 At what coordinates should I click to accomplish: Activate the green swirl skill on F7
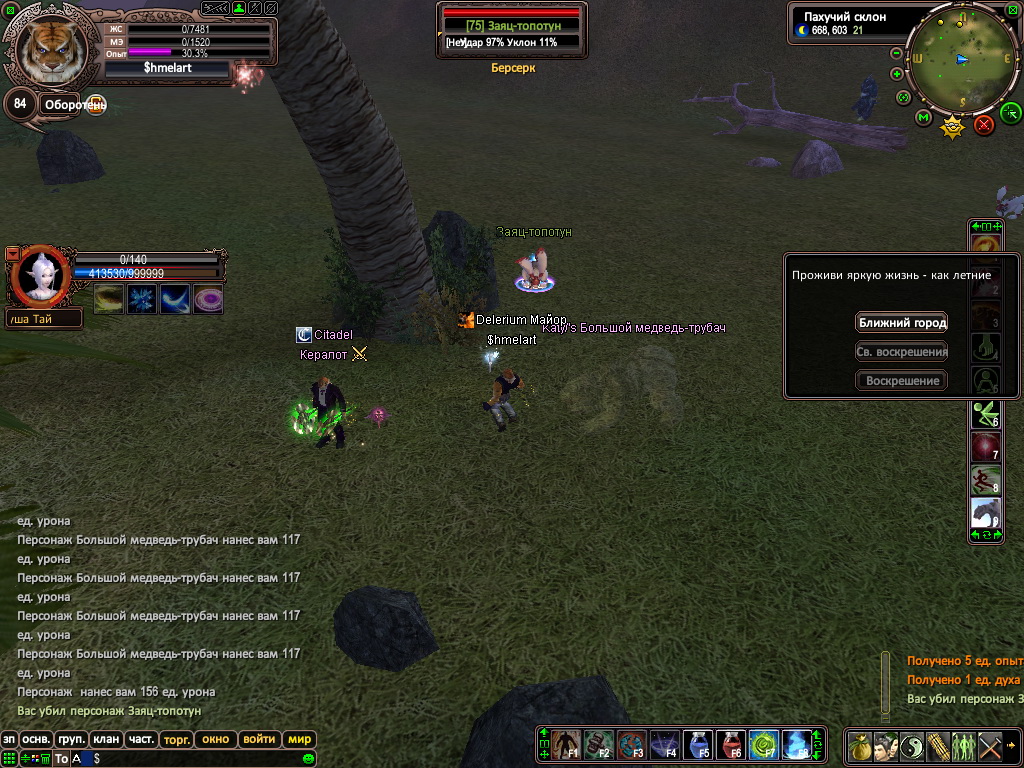coord(764,744)
